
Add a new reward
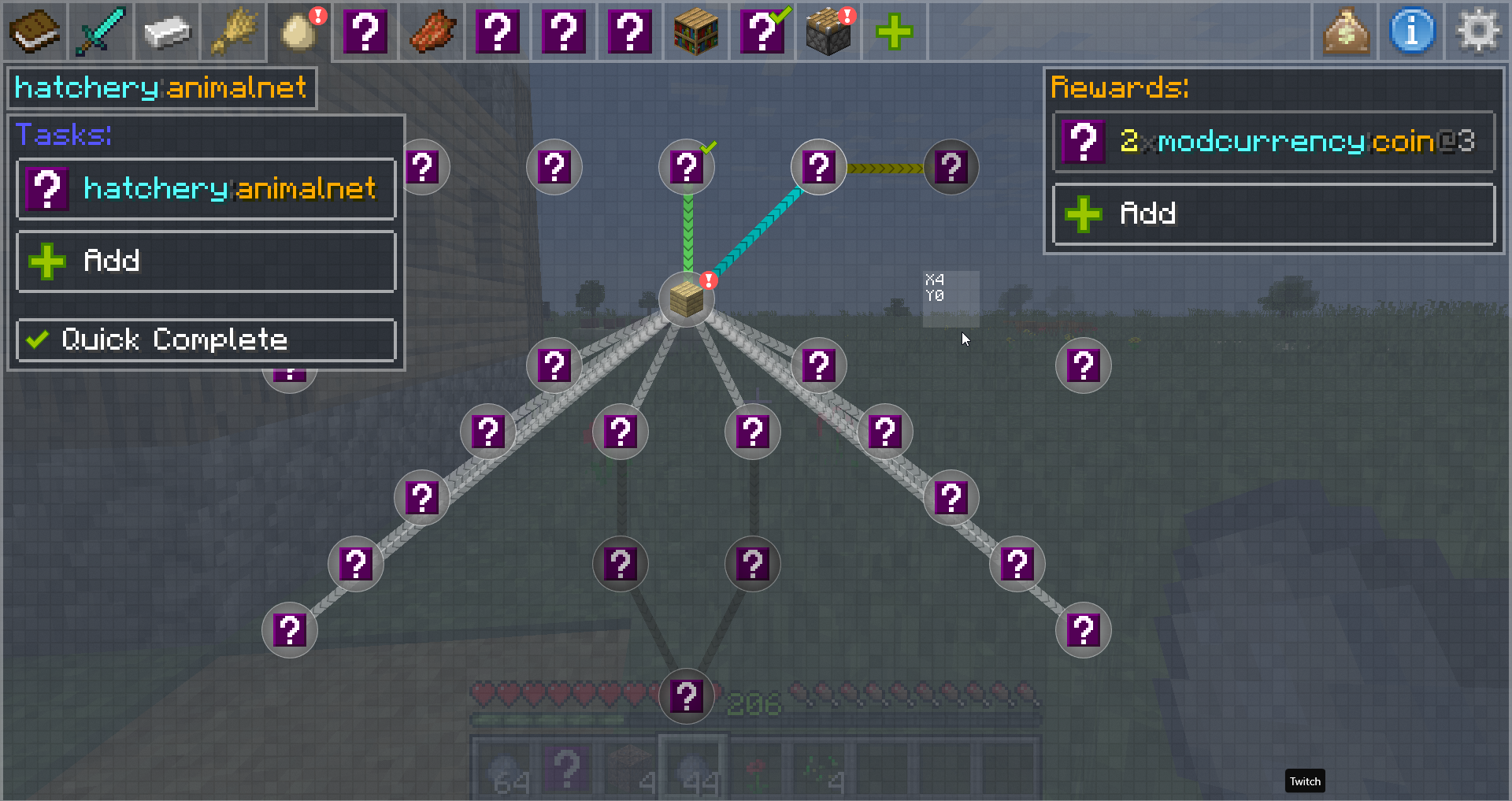tap(1273, 213)
